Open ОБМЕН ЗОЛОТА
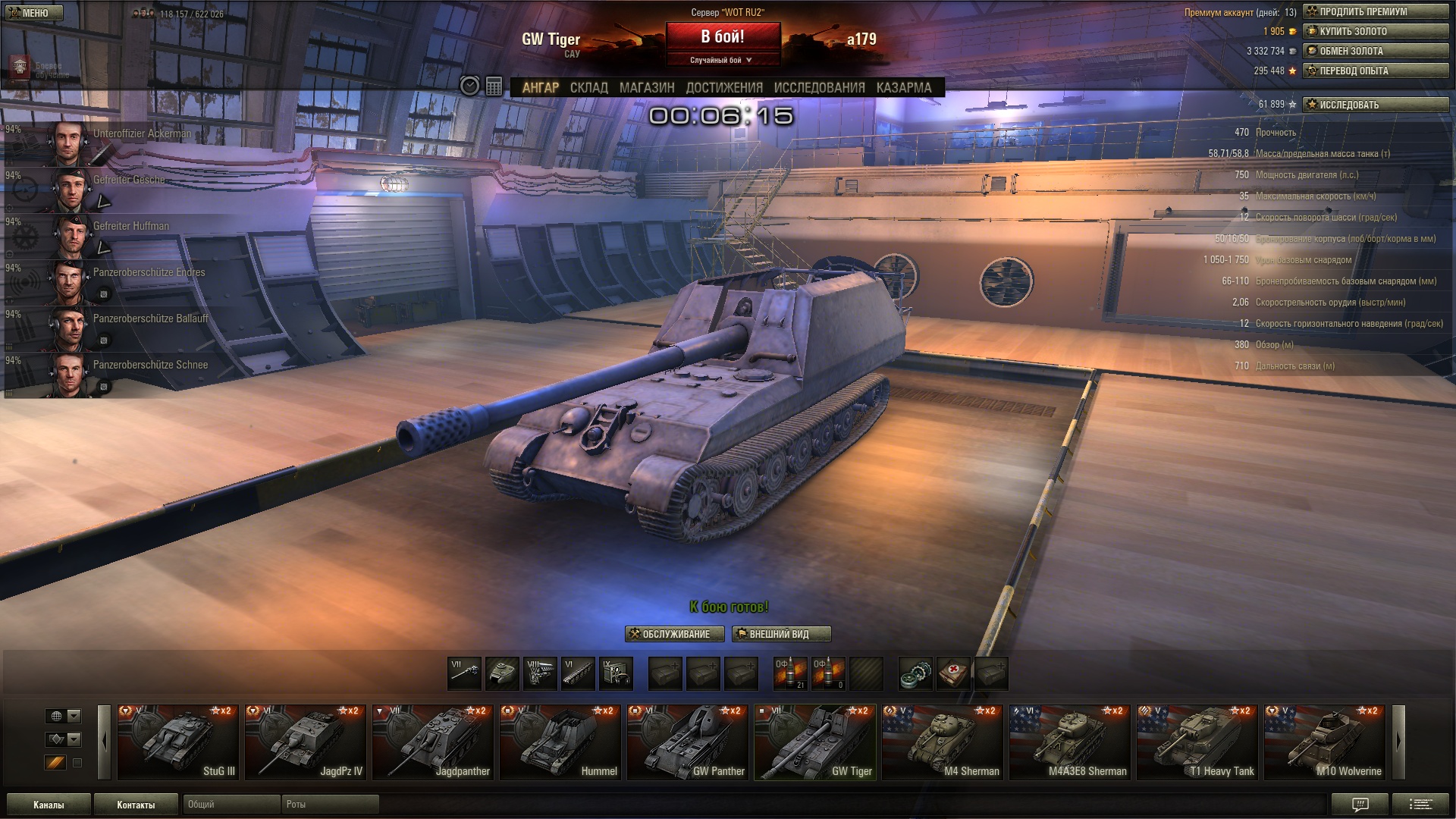Viewport: 1456px width, 819px height. point(1375,51)
